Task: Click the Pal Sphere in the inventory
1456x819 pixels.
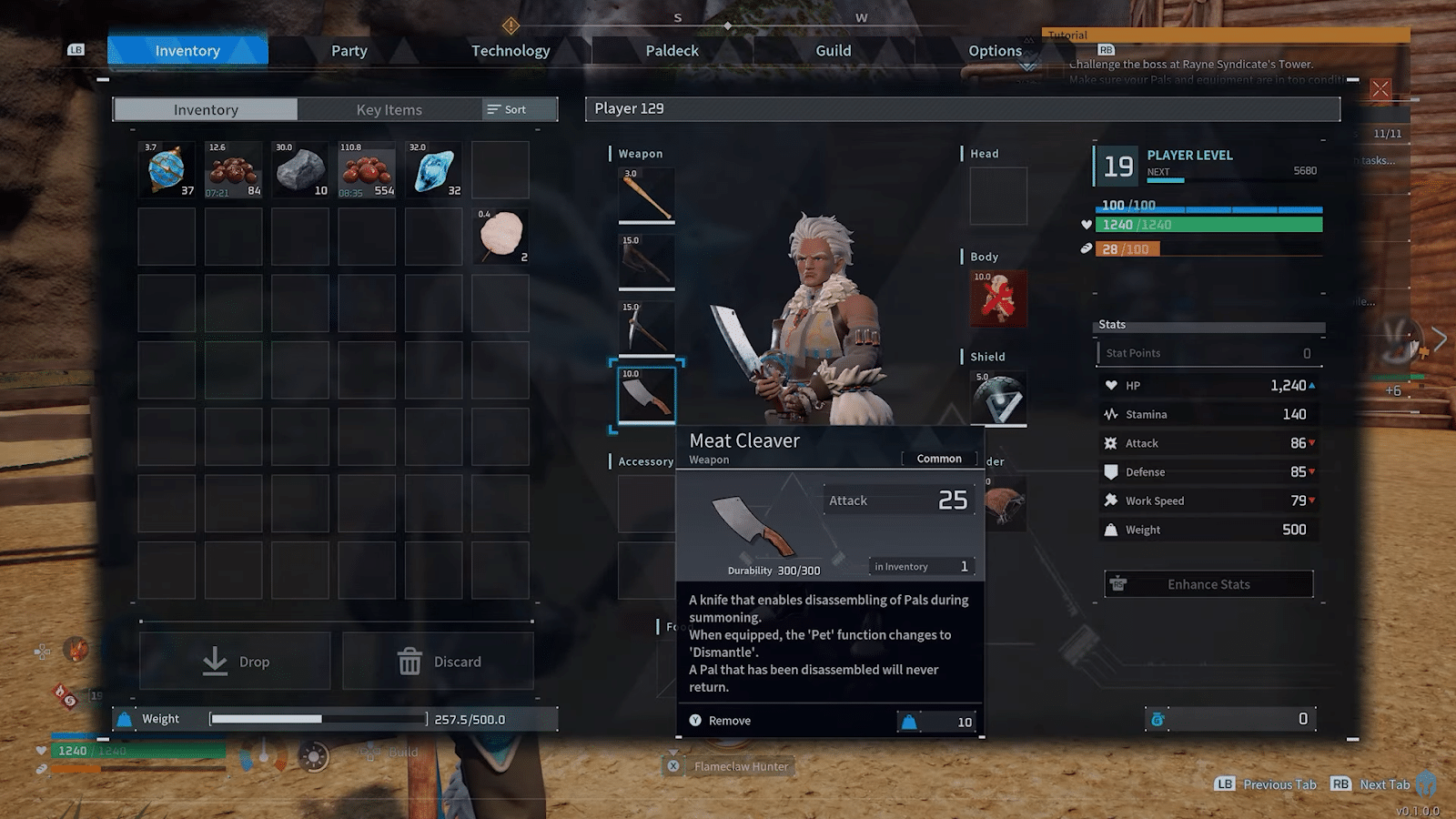Action: click(x=166, y=168)
